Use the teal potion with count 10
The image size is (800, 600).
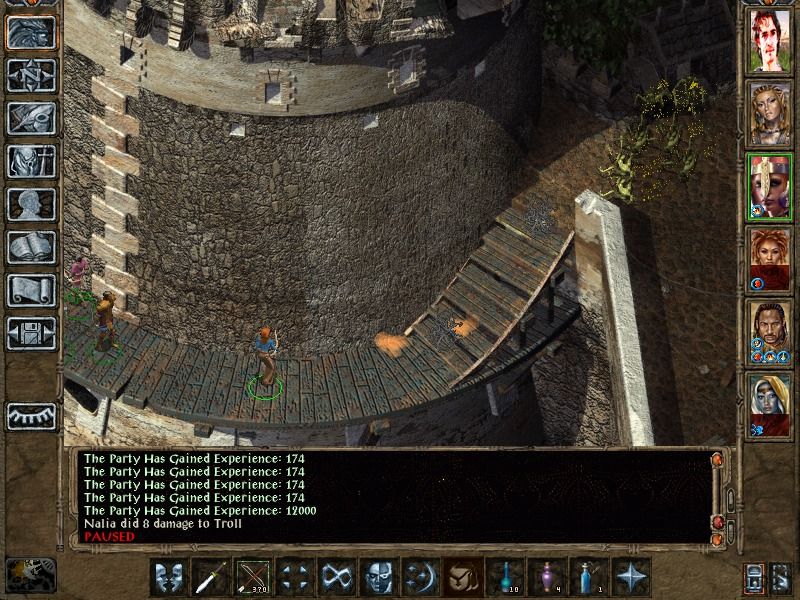click(505, 577)
